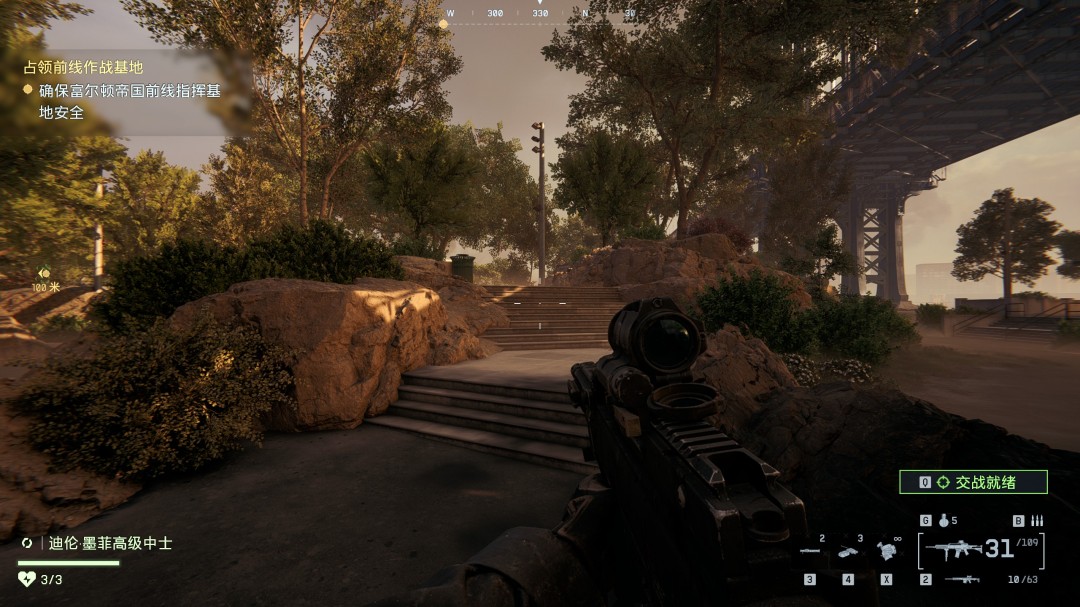Choose the explosive charge gadget slot
The width and height of the screenshot is (1080, 607).
pyautogui.click(x=848, y=551)
